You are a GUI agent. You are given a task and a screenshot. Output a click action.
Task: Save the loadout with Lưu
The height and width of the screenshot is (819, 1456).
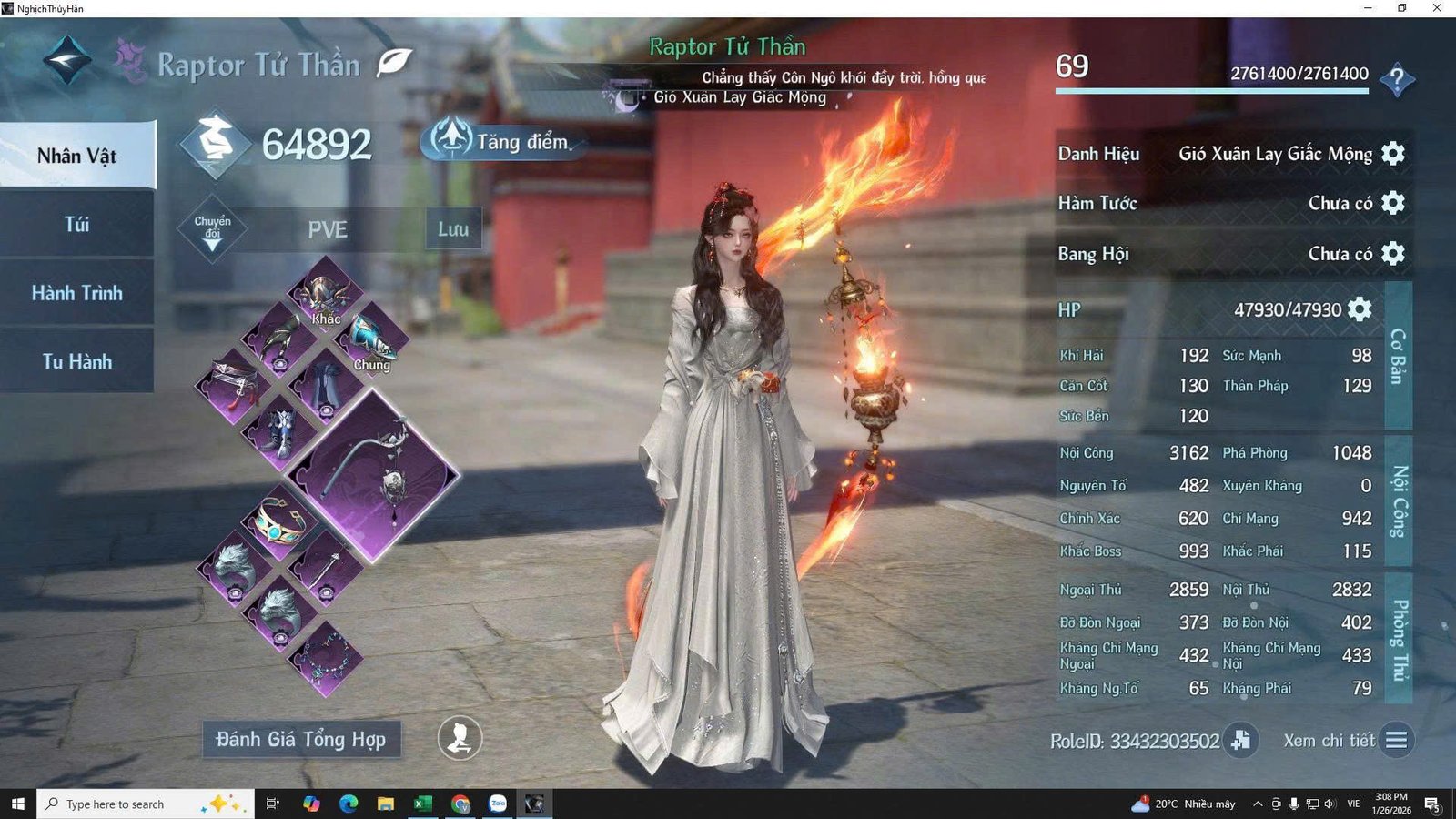pyautogui.click(x=453, y=229)
